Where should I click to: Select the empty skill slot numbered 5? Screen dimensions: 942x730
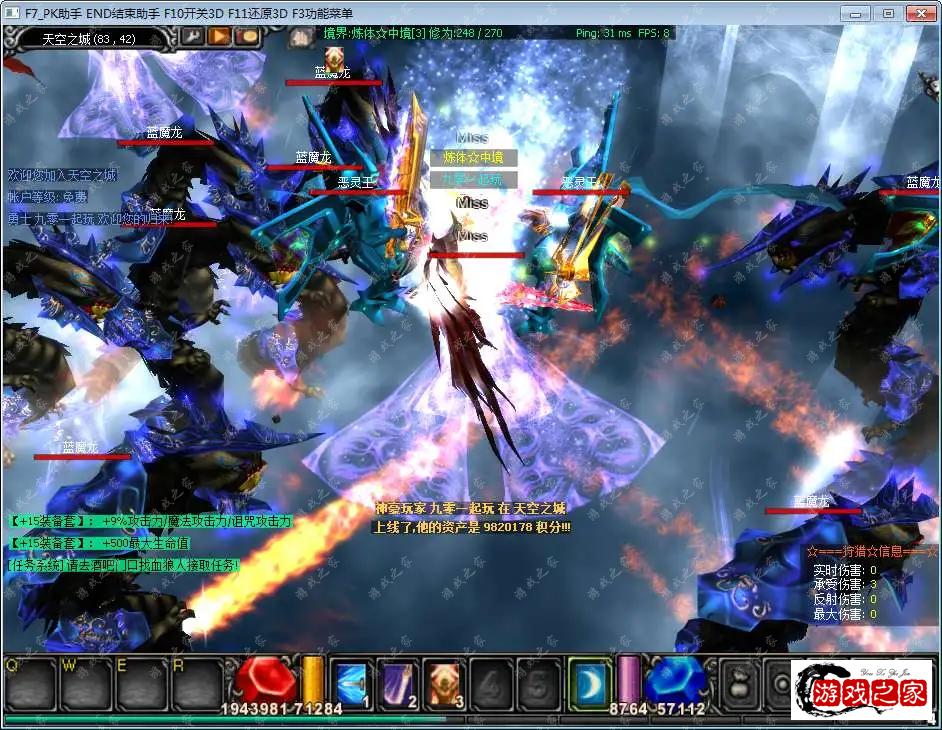[537, 683]
